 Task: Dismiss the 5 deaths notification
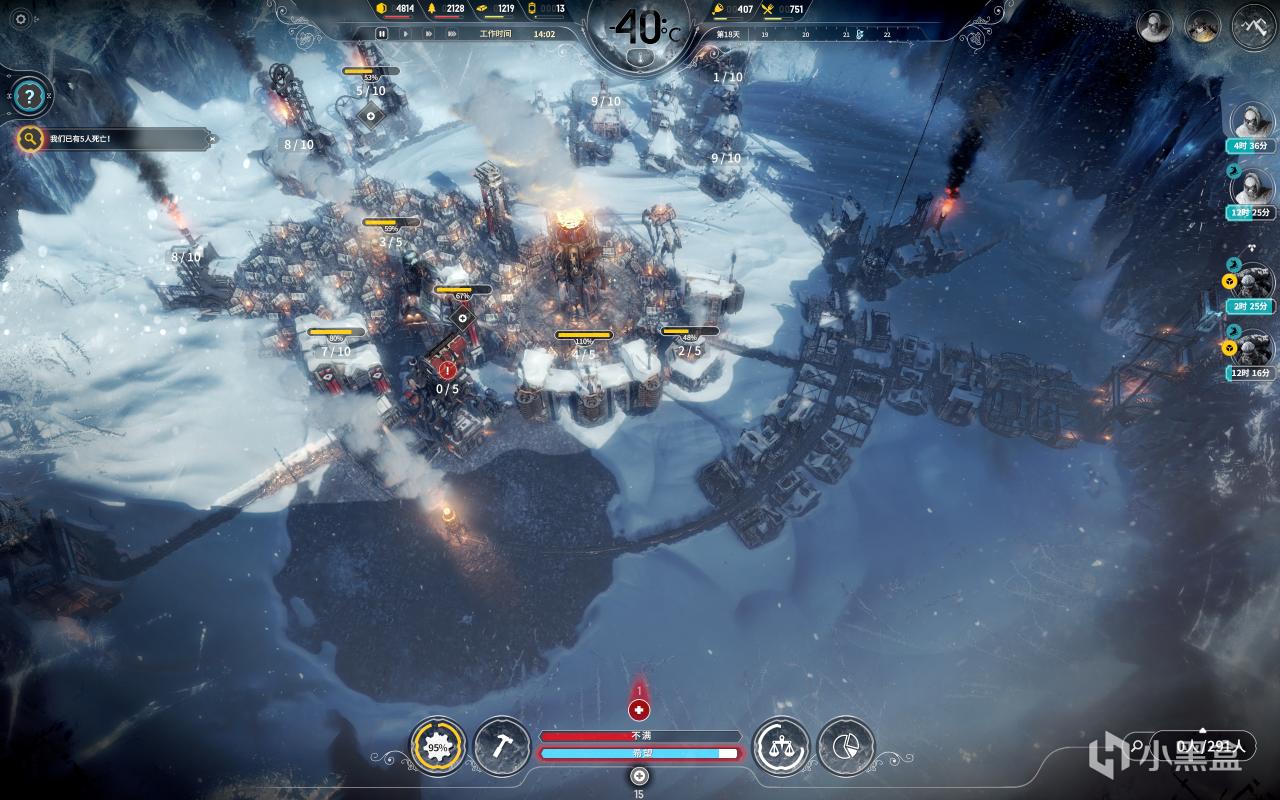point(212,139)
